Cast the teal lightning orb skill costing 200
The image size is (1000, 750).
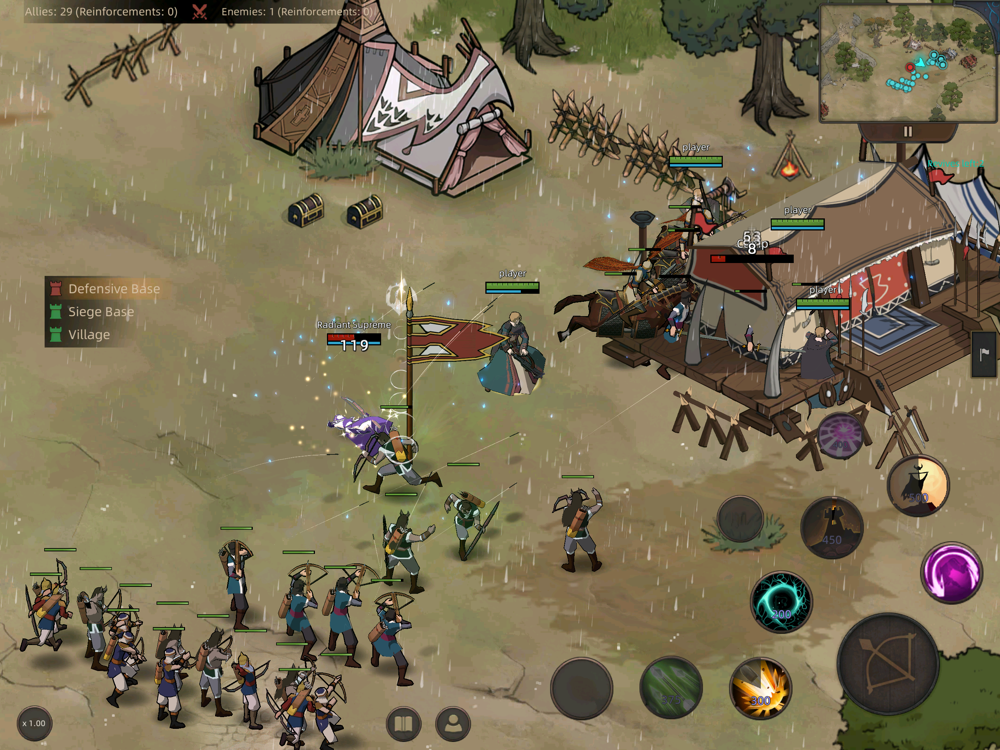(781, 602)
